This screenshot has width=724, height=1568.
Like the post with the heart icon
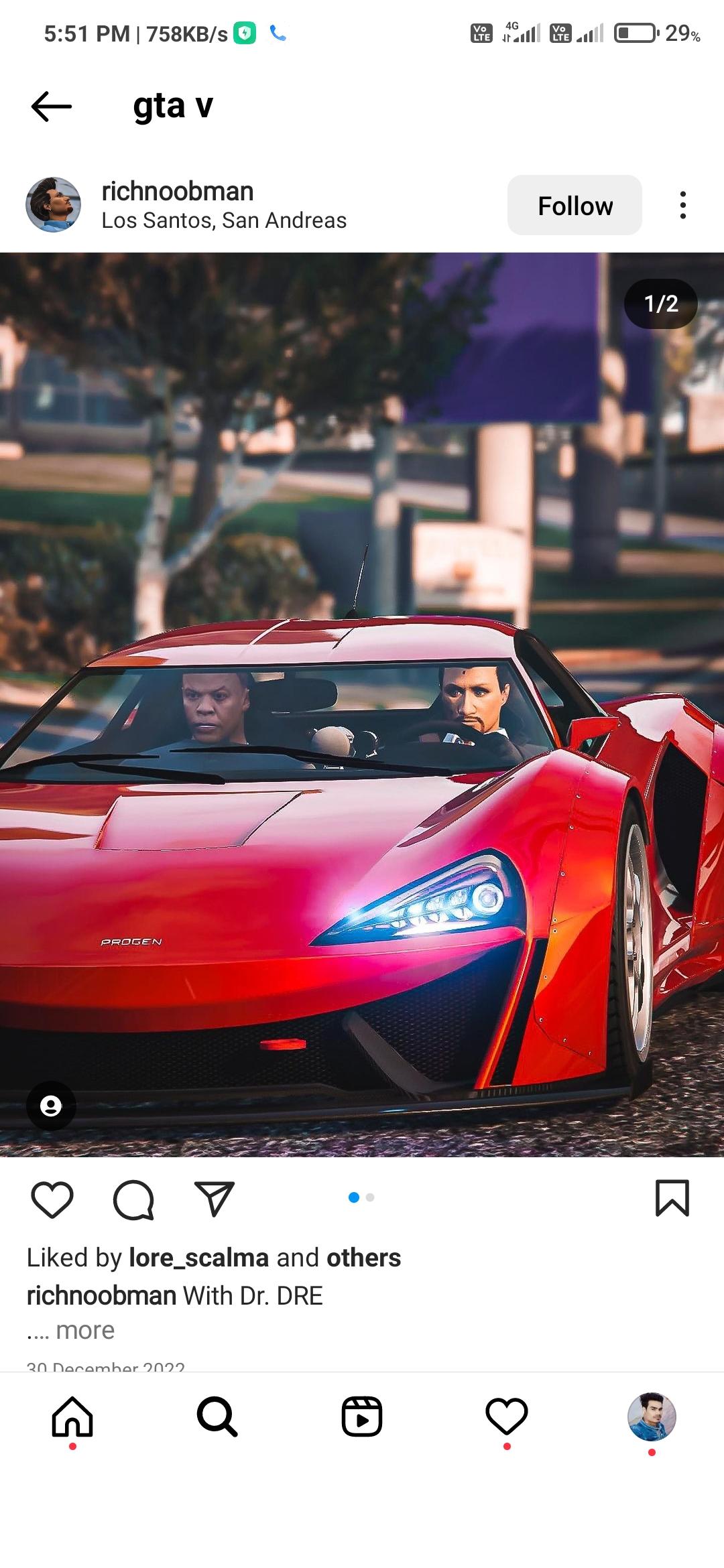(x=52, y=1199)
